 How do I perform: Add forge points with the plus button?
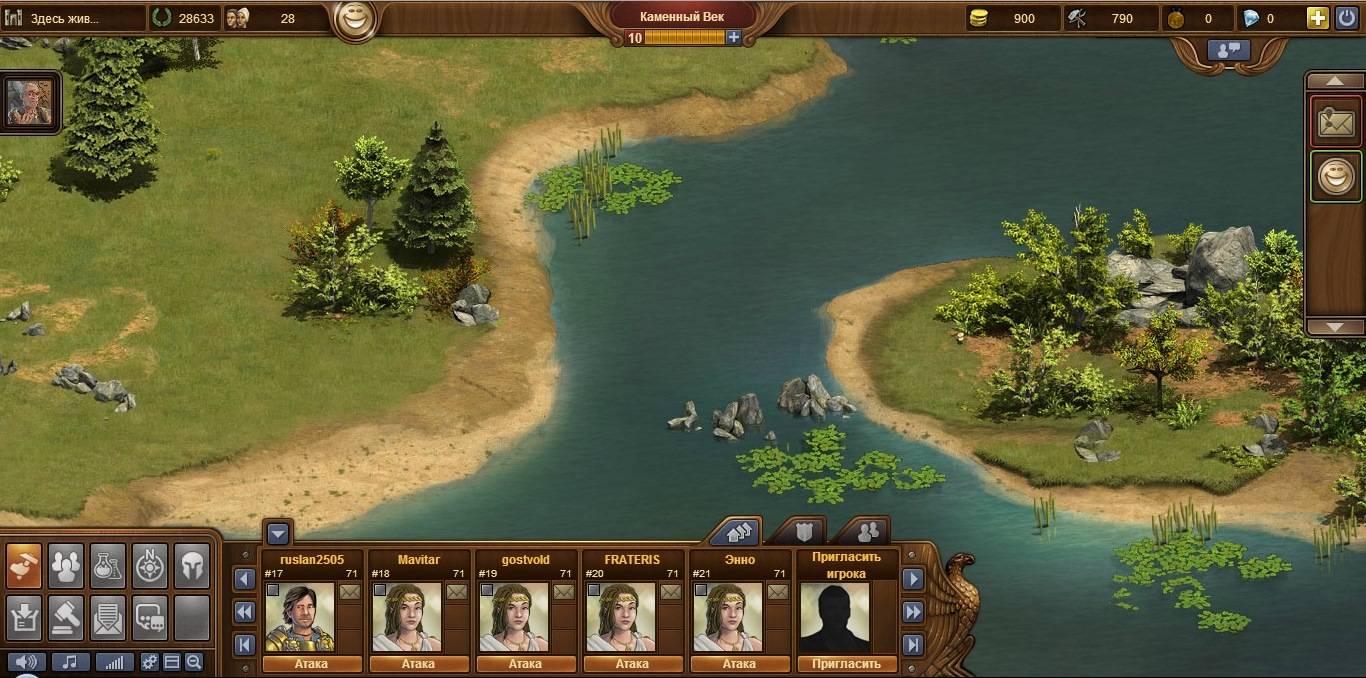click(734, 37)
